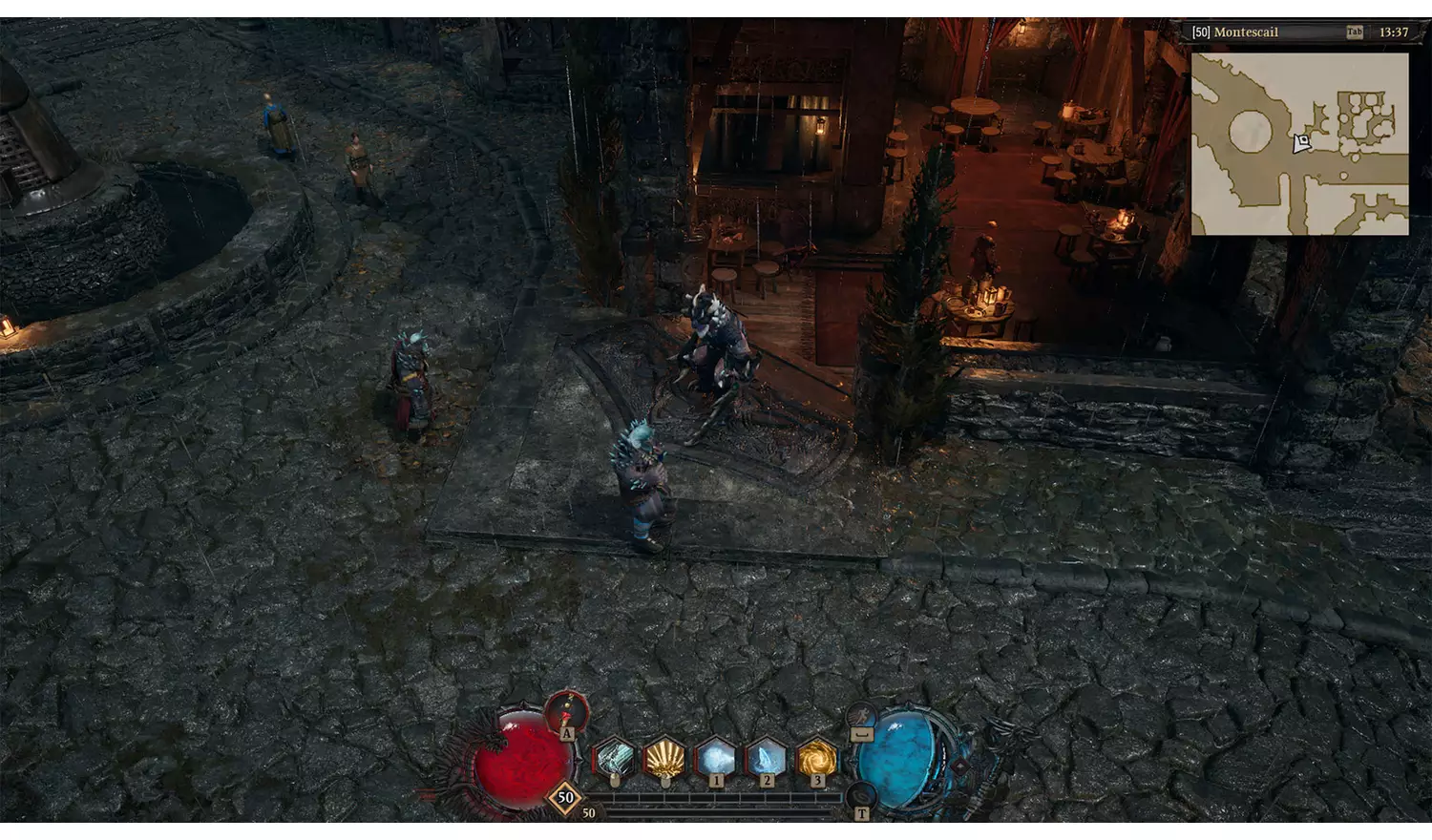This screenshot has height=840, width=1432.
Task: Activate the golden vortex skill bound to key 3
Action: tap(816, 759)
